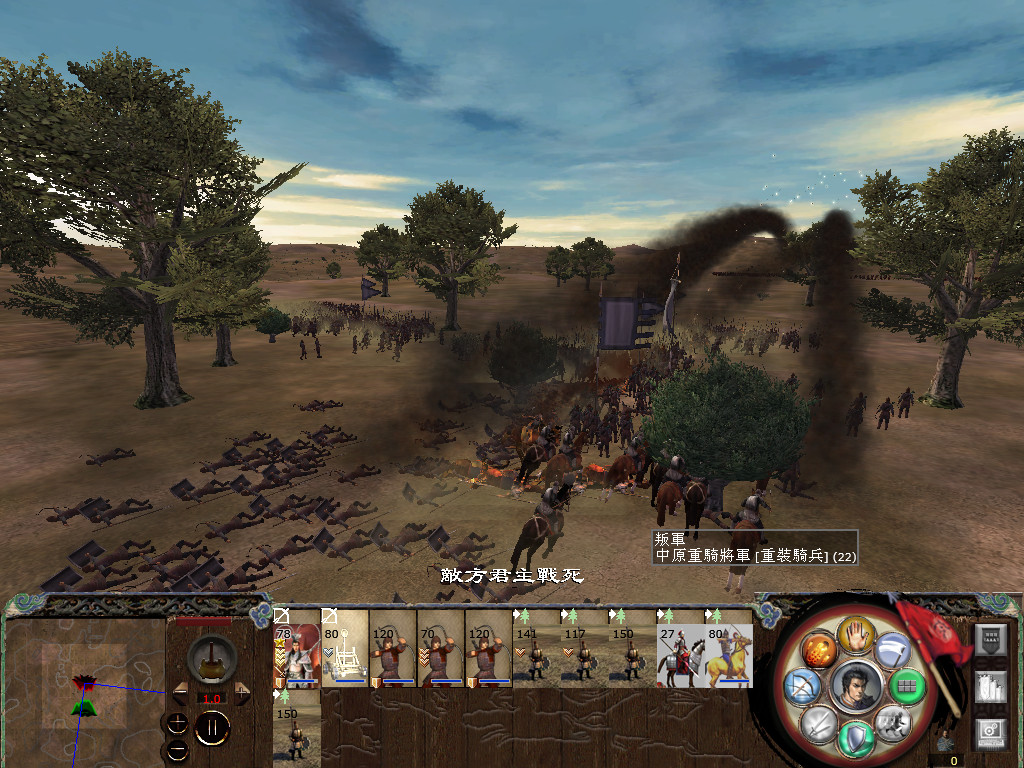
Task: Select the 70-man archer unit card
Action: pyautogui.click(x=441, y=648)
